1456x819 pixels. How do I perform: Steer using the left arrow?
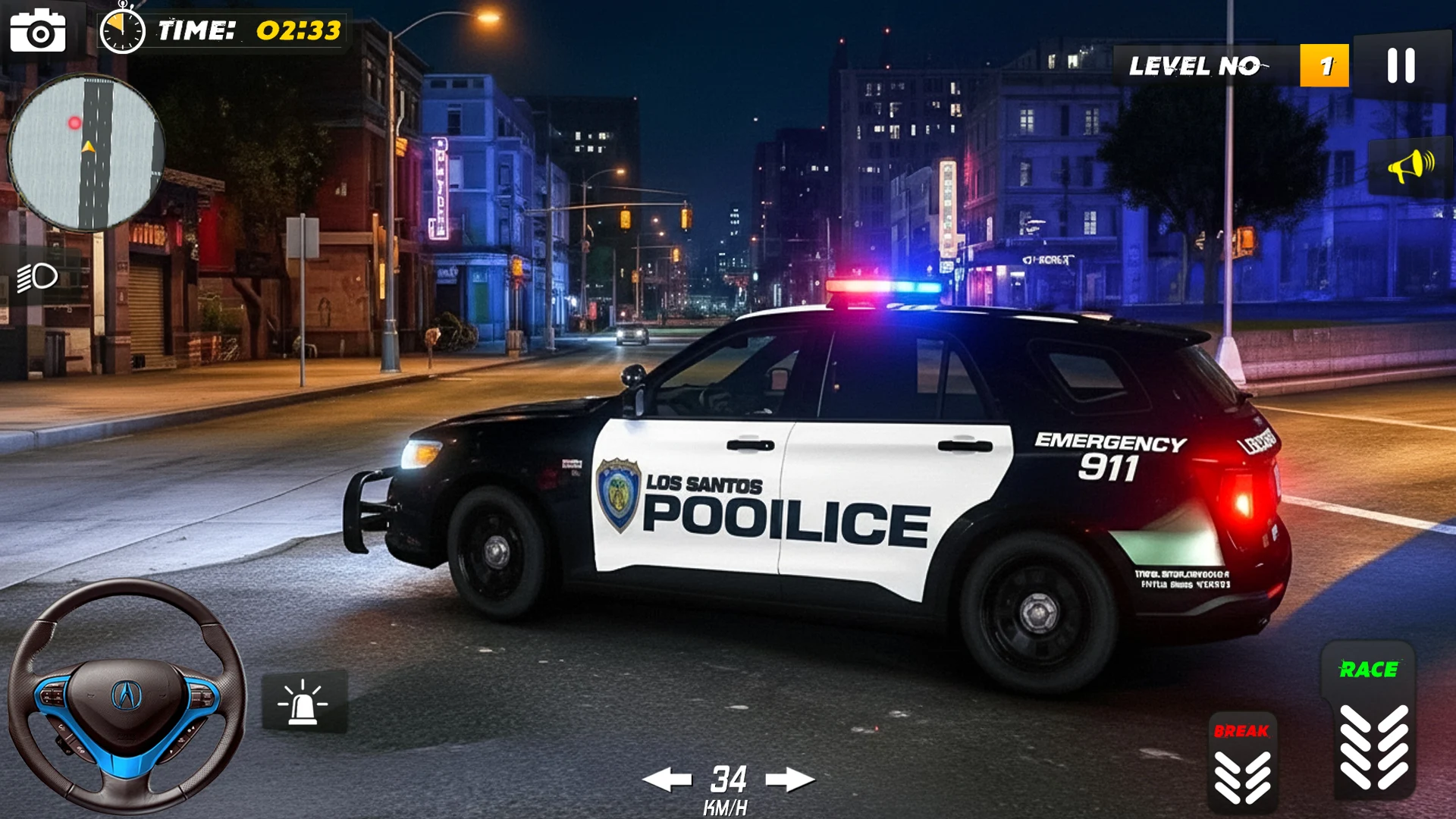click(x=667, y=780)
